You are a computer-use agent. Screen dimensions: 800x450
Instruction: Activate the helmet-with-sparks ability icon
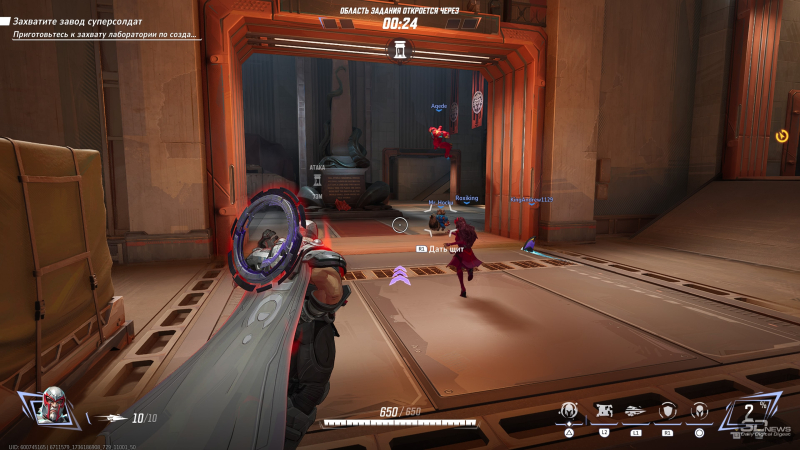(569, 410)
